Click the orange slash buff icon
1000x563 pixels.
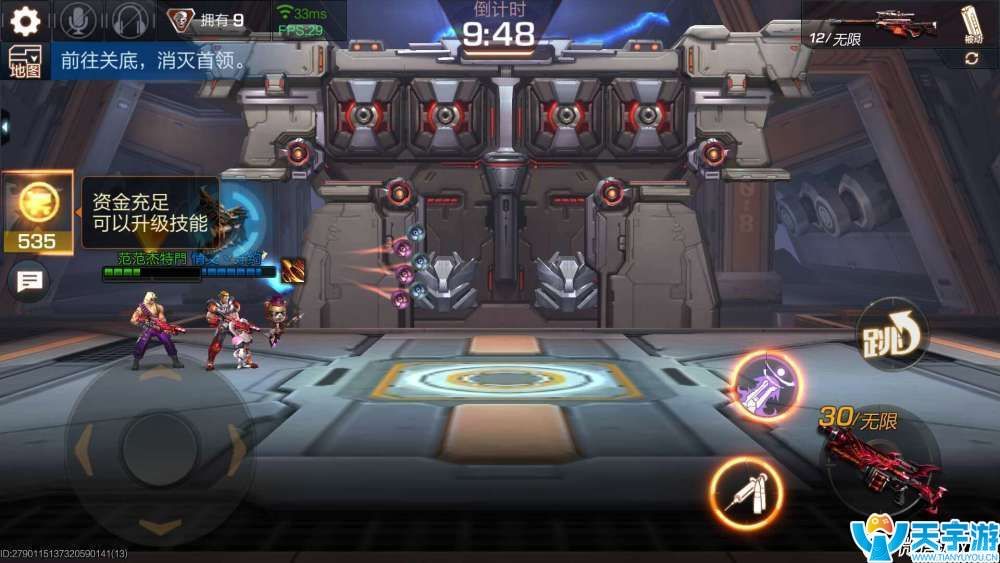(293, 270)
